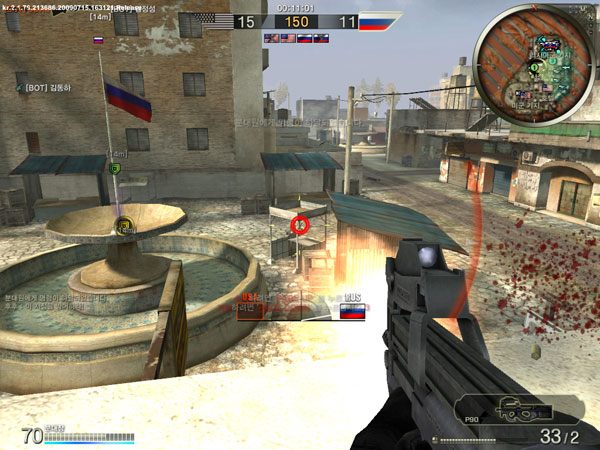Click the RUS flag on the capture bar
600x450 pixels.
point(352,311)
